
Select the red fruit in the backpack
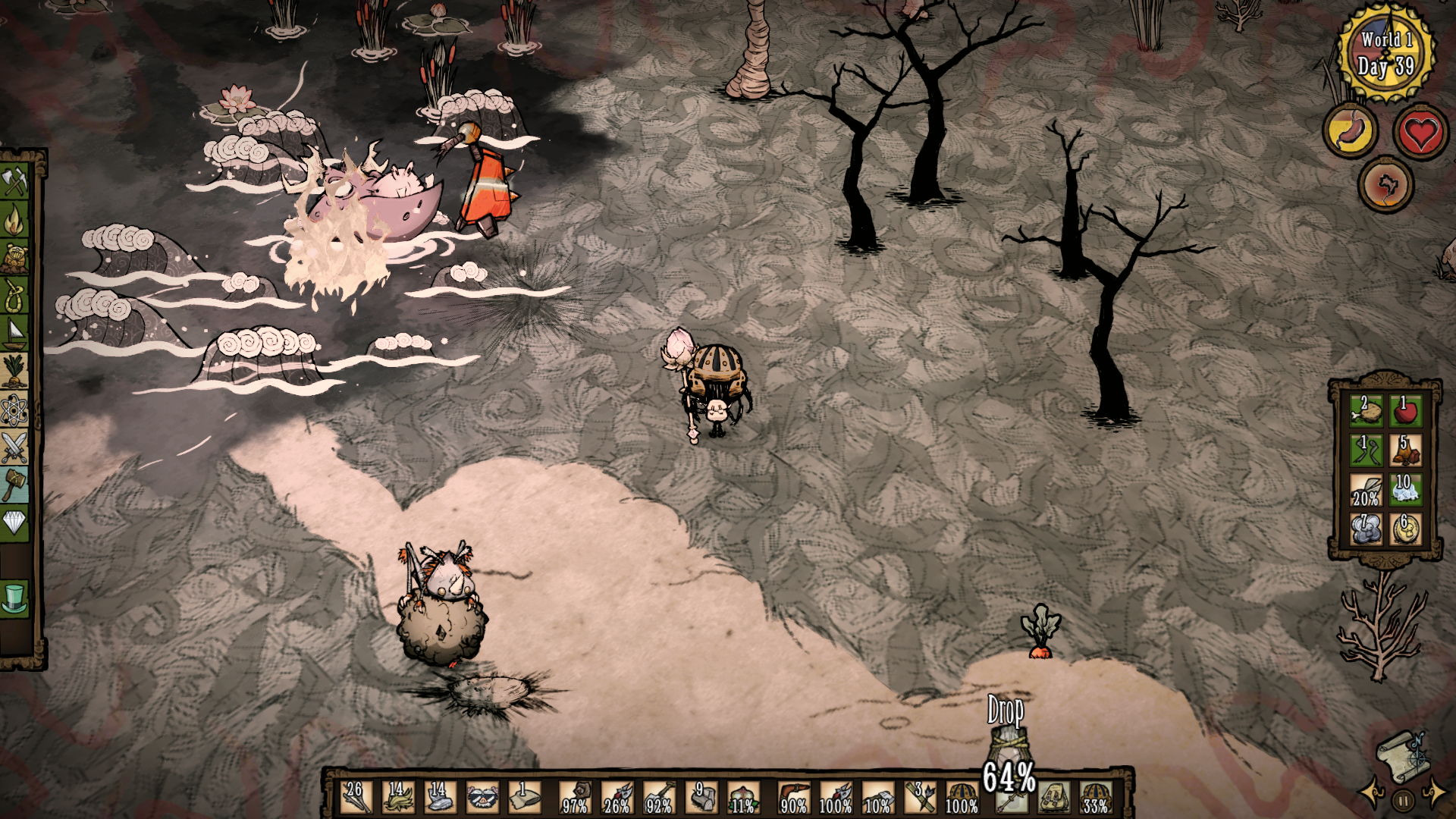[x=1405, y=411]
